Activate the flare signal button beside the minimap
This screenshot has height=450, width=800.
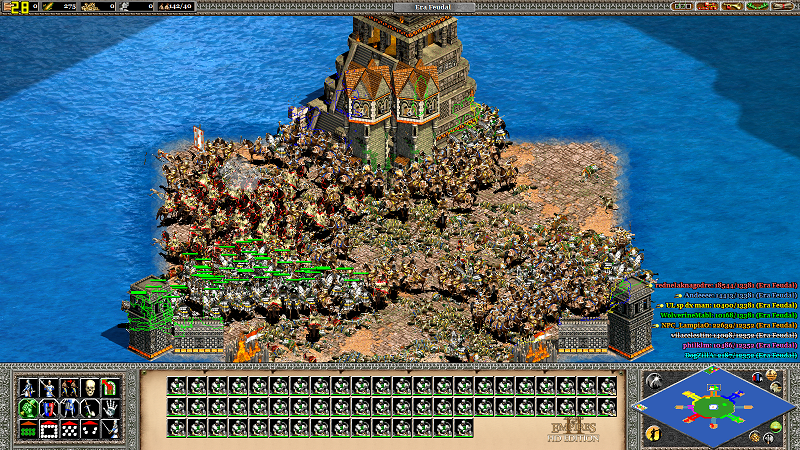tap(653, 381)
